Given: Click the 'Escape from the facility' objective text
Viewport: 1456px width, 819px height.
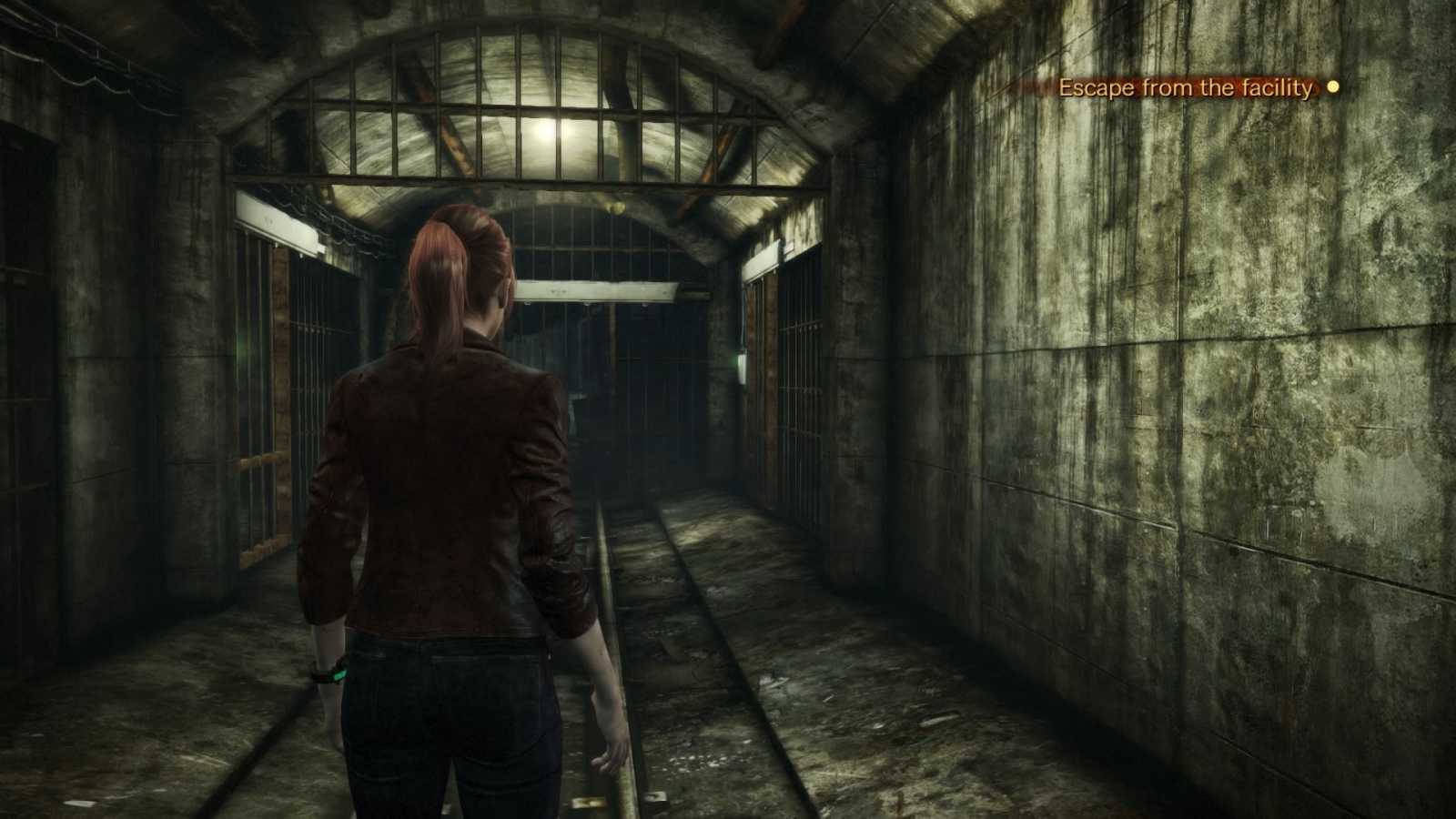Looking at the screenshot, I should (1183, 88).
